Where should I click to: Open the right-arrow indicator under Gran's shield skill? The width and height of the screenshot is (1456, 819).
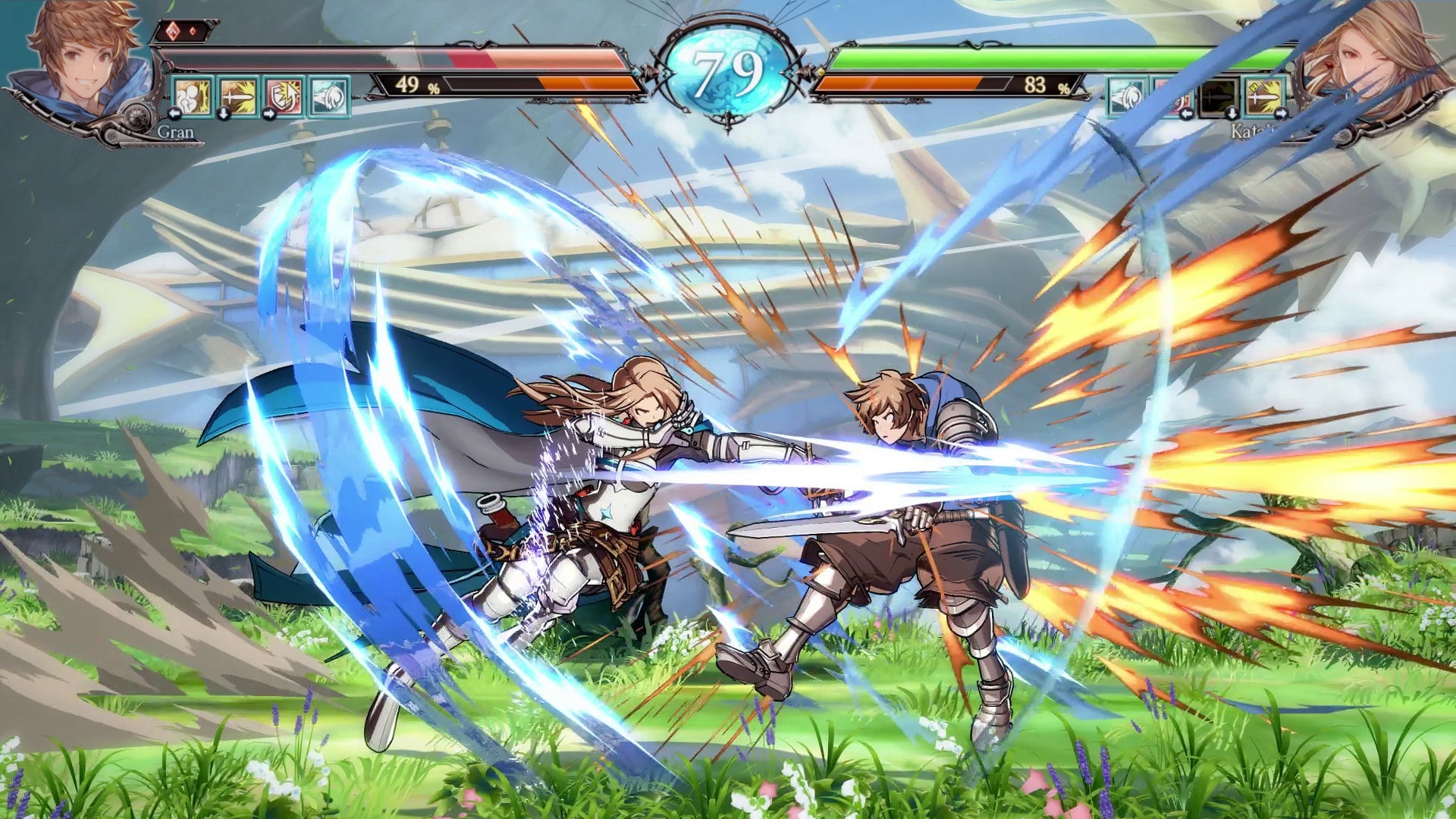pos(268,115)
